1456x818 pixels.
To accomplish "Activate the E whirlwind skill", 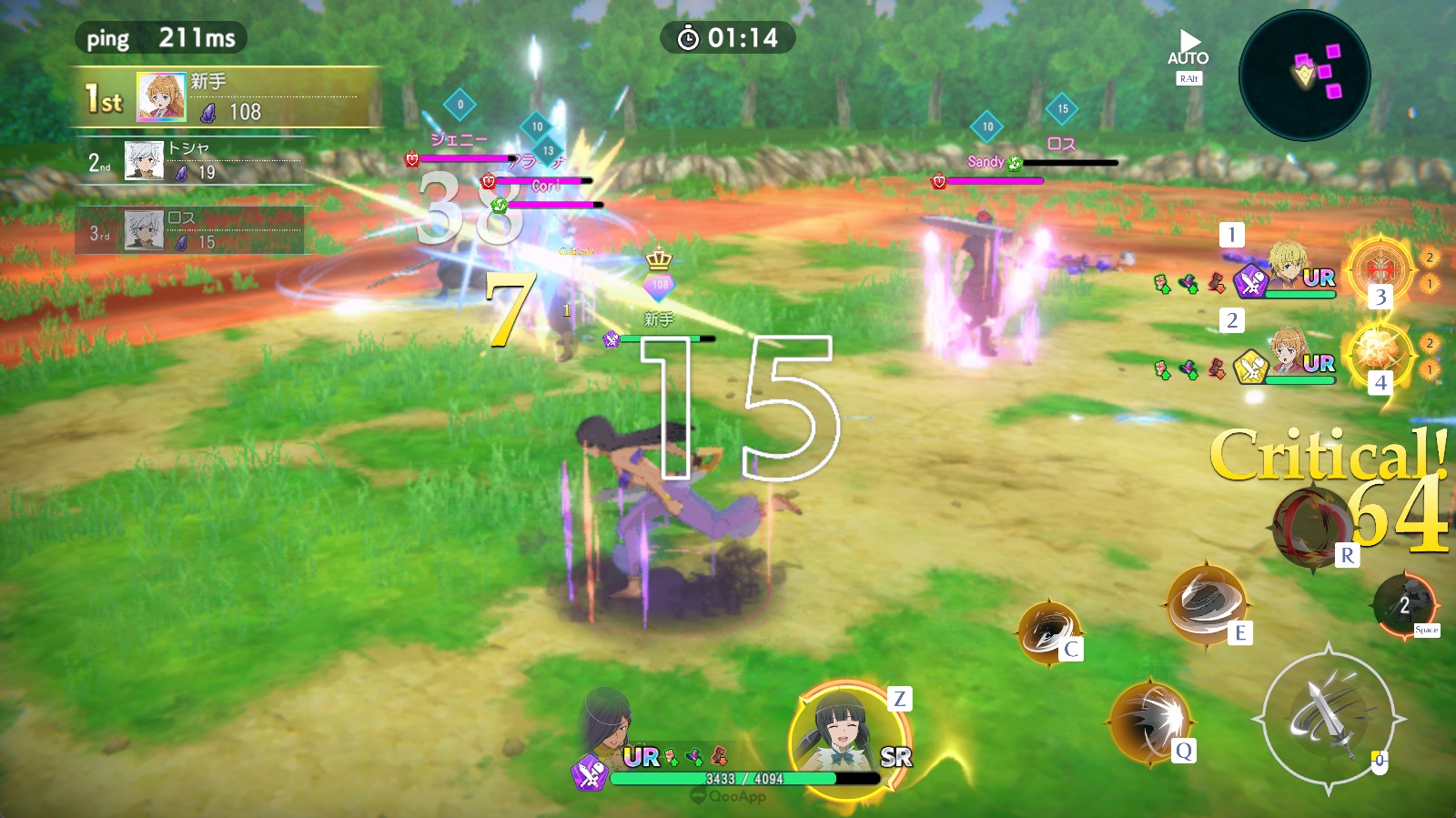I will (x=1207, y=601).
